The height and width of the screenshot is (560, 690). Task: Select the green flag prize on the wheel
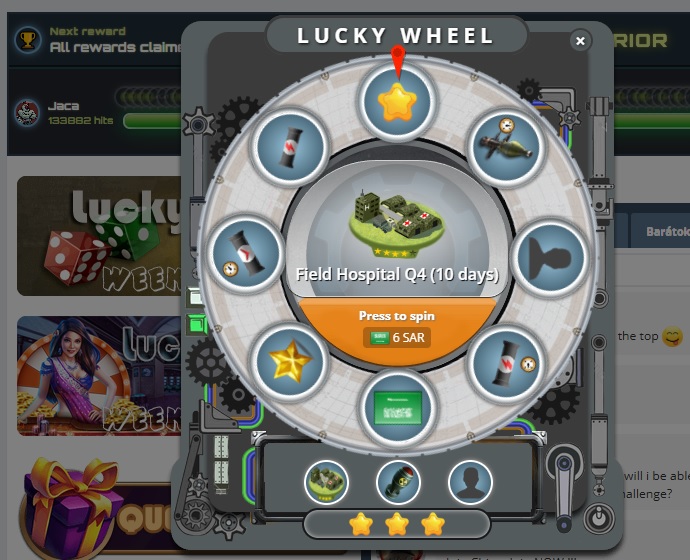(x=397, y=407)
